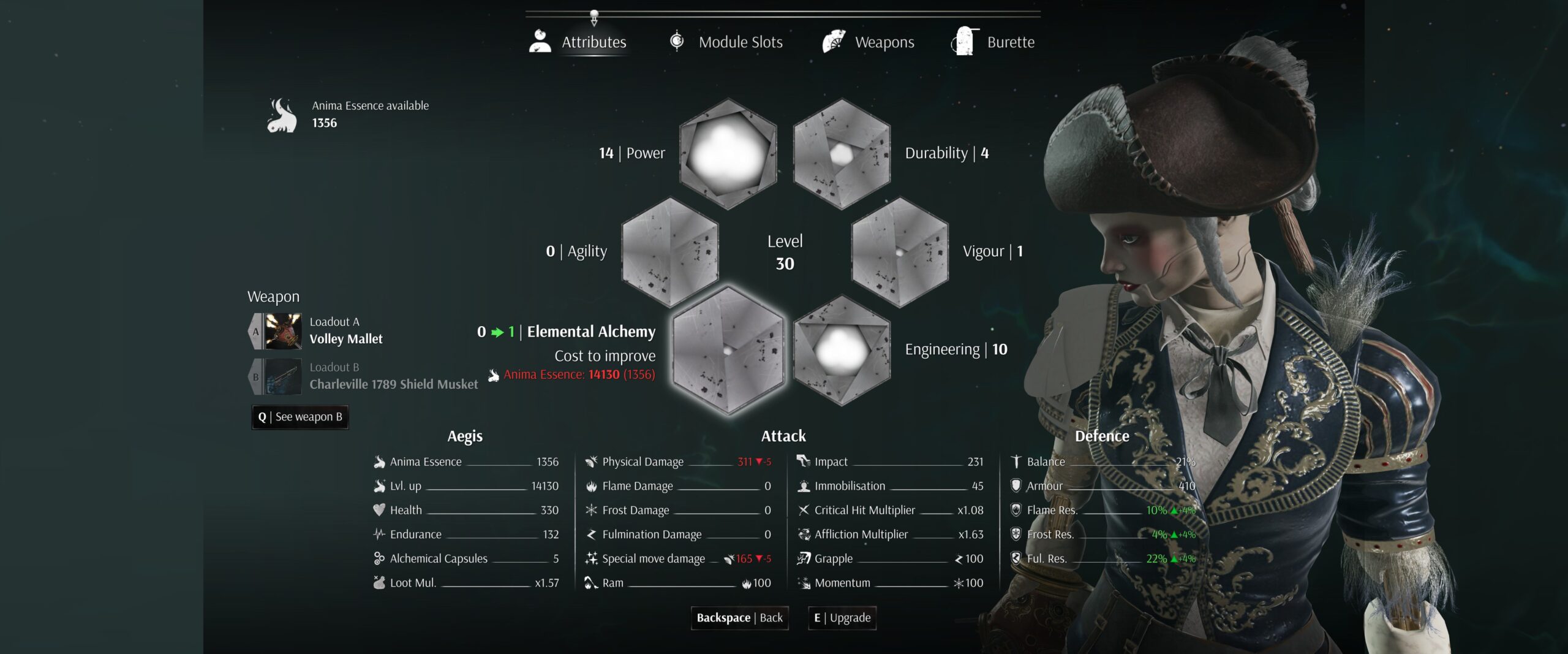This screenshot has height=654, width=1568.
Task: Open the Module Slots tab
Action: tap(726, 42)
